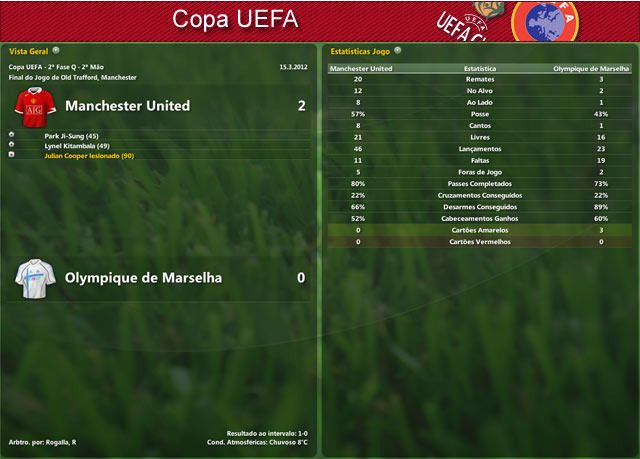Click the info icon beside Estatísticas Jogo
This screenshot has width=640, height=459.
pyautogui.click(x=398, y=49)
